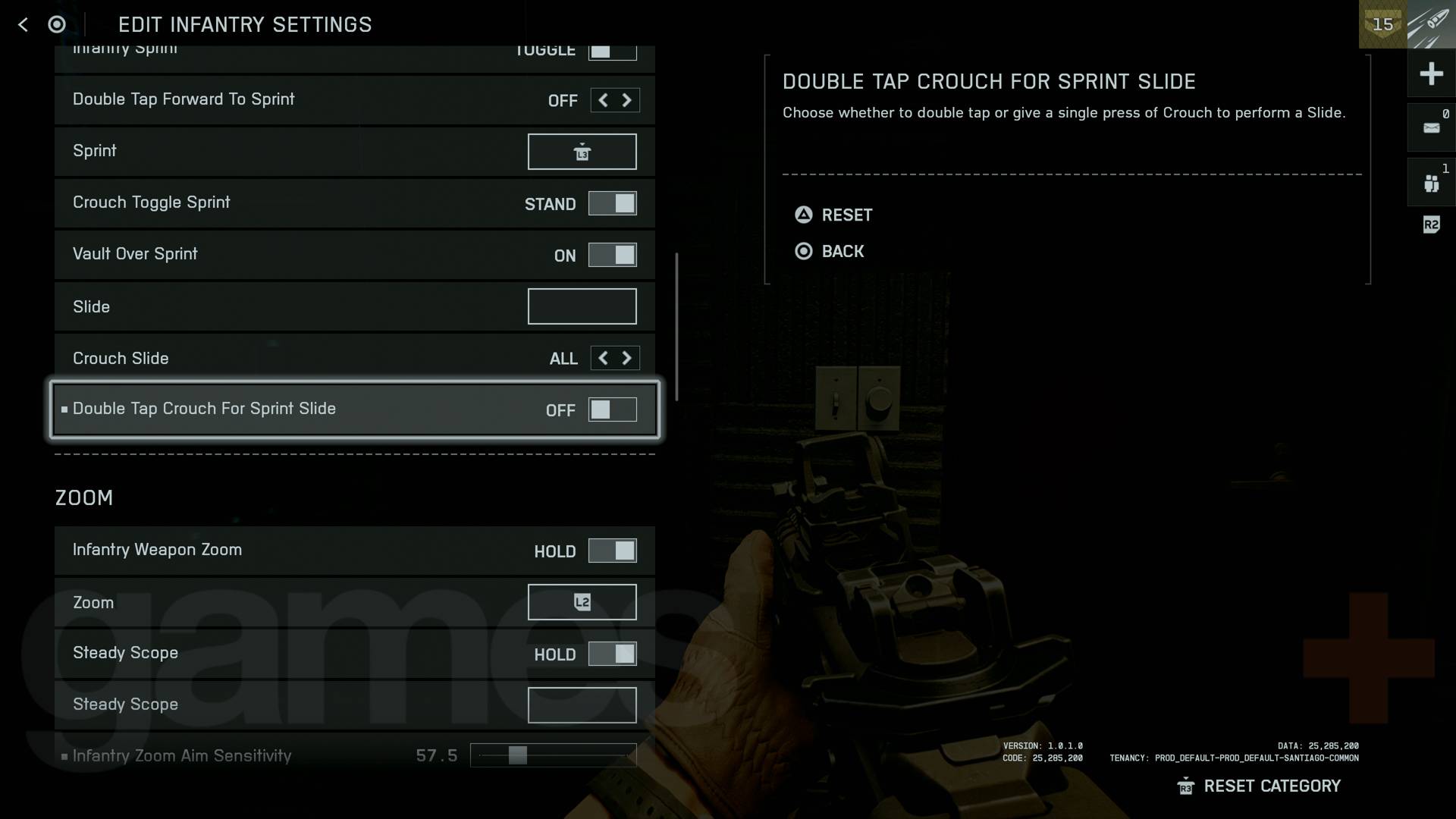This screenshot has width=1456, height=819.
Task: Click the back arrow next to Edit Infantry Settings
Action: pos(23,24)
